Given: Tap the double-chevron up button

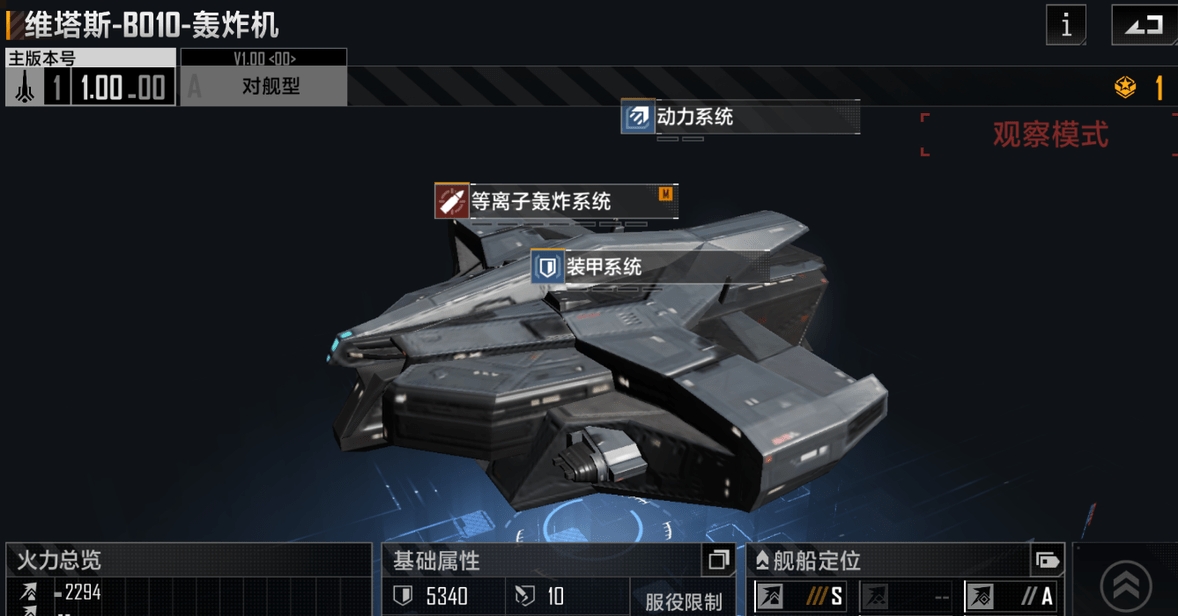Looking at the screenshot, I should [1125, 584].
